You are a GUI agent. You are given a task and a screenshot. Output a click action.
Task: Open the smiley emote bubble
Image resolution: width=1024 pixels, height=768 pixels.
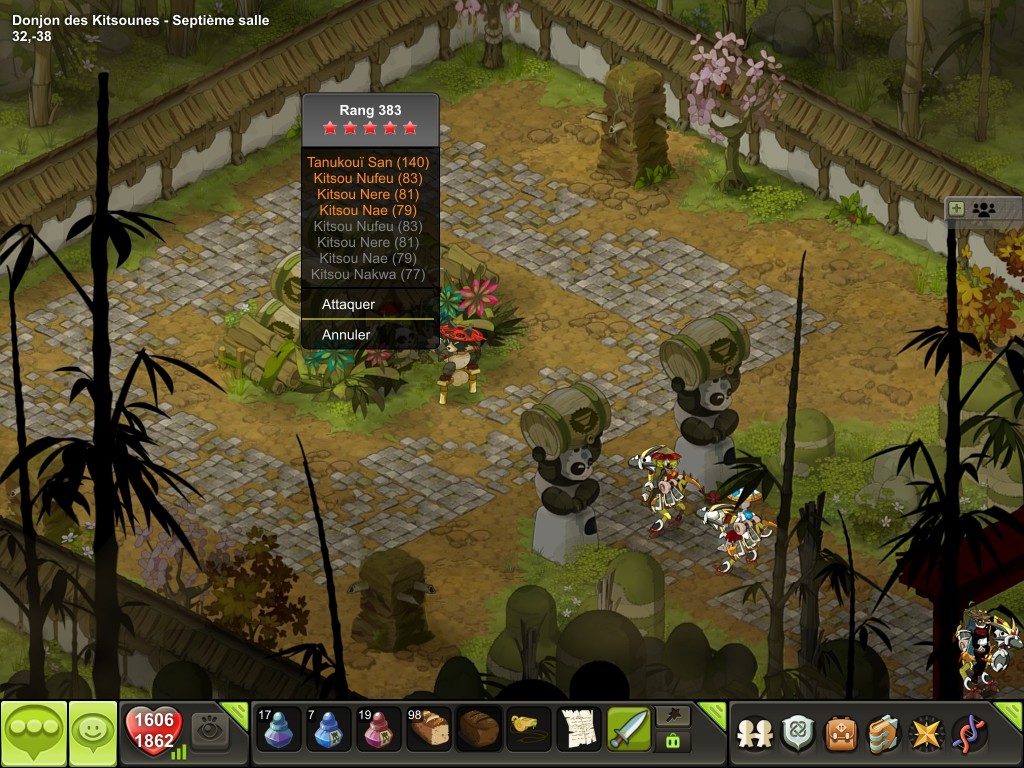click(93, 733)
